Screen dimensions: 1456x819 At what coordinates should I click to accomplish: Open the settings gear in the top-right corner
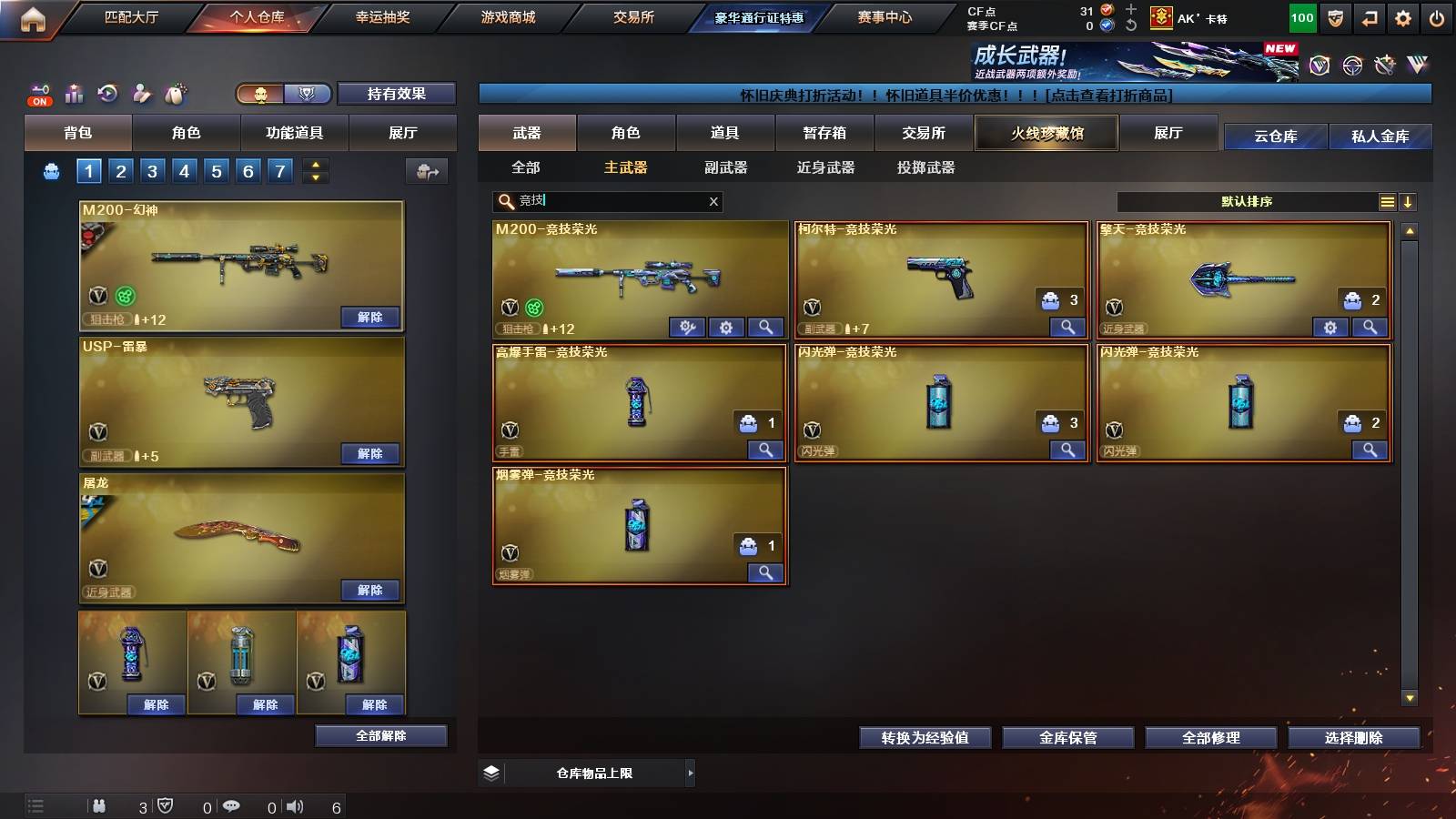pyautogui.click(x=1403, y=16)
